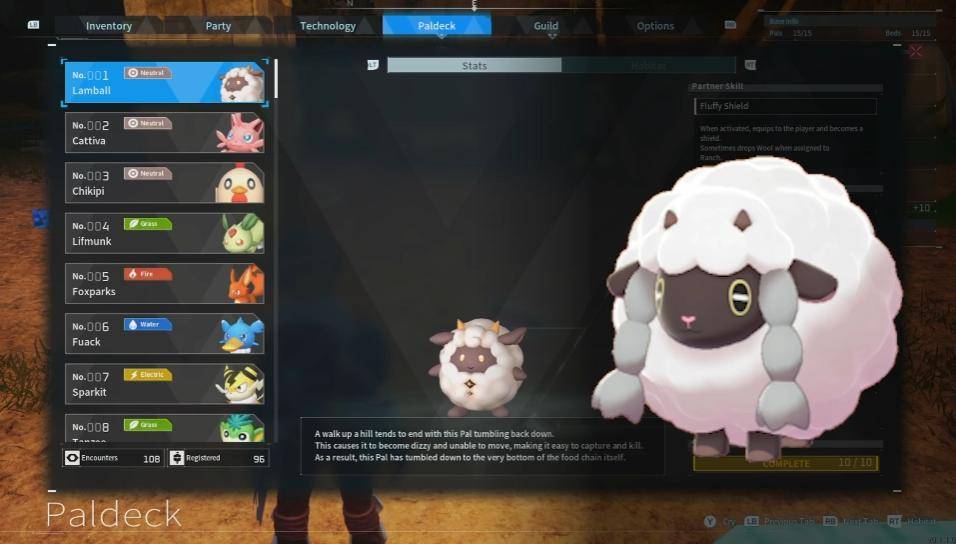Viewport: 956px width, 544px height.
Task: Click the Fluffy Shield partner skill box
Action: pos(785,106)
